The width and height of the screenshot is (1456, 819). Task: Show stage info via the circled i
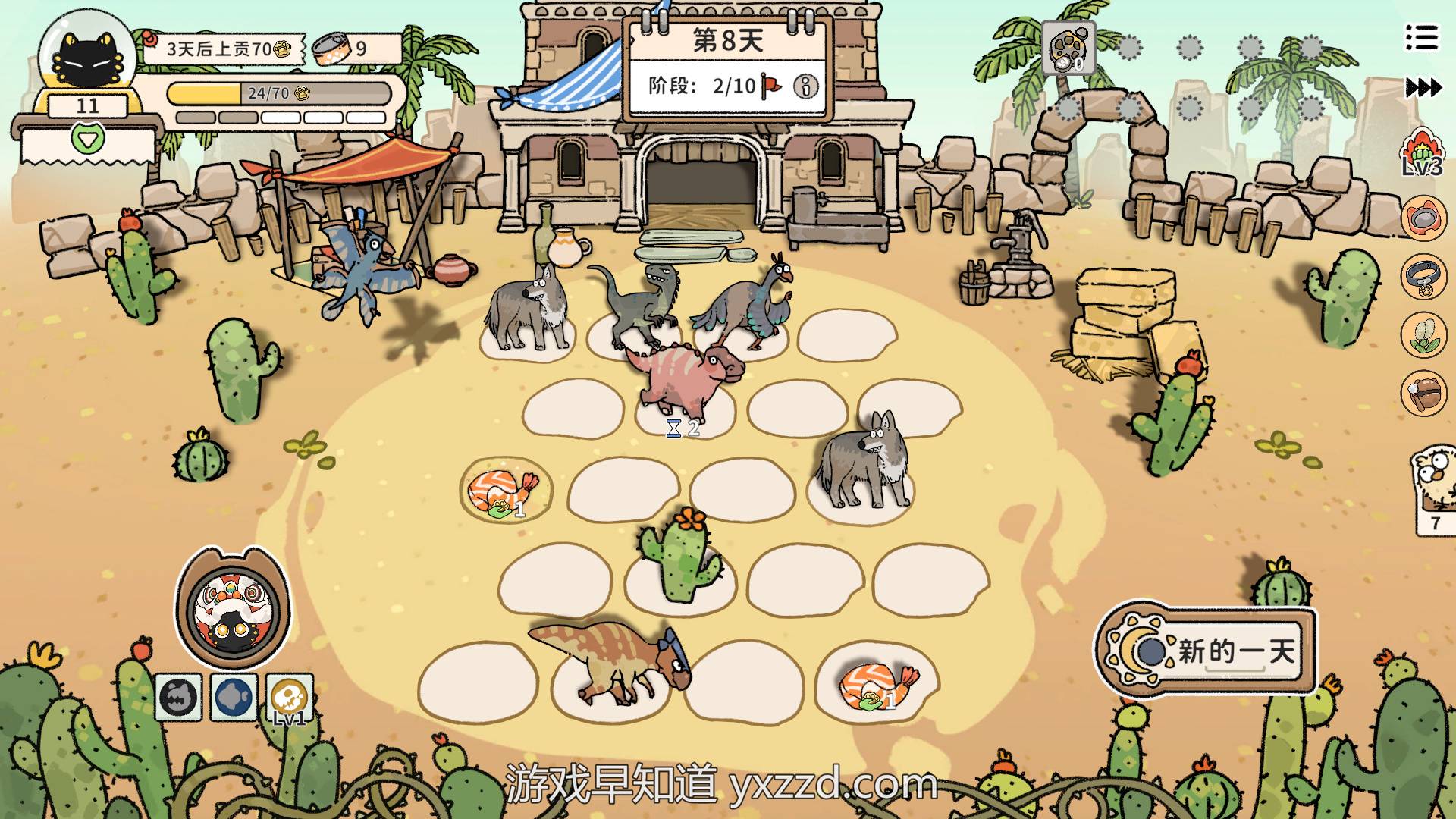805,86
